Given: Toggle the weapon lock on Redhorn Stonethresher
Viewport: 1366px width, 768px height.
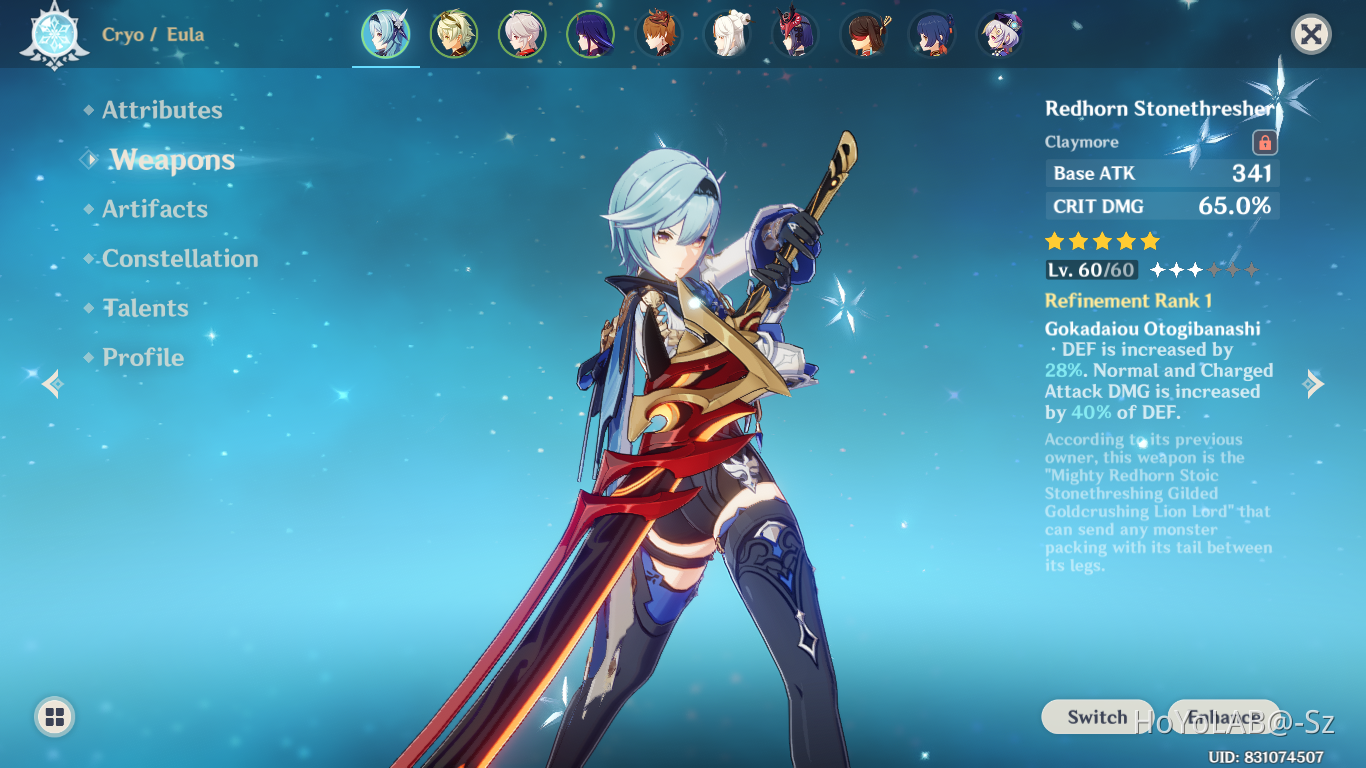Looking at the screenshot, I should click(x=1265, y=141).
